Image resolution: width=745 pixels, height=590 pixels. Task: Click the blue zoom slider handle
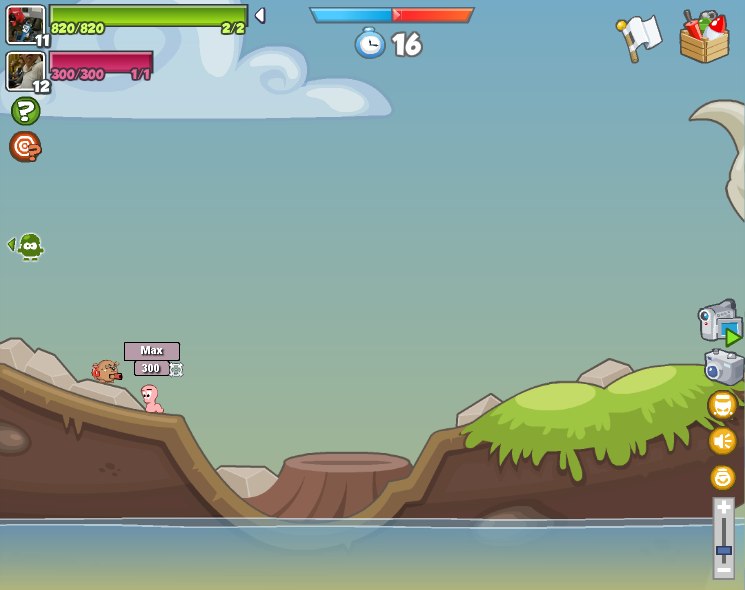[723, 550]
